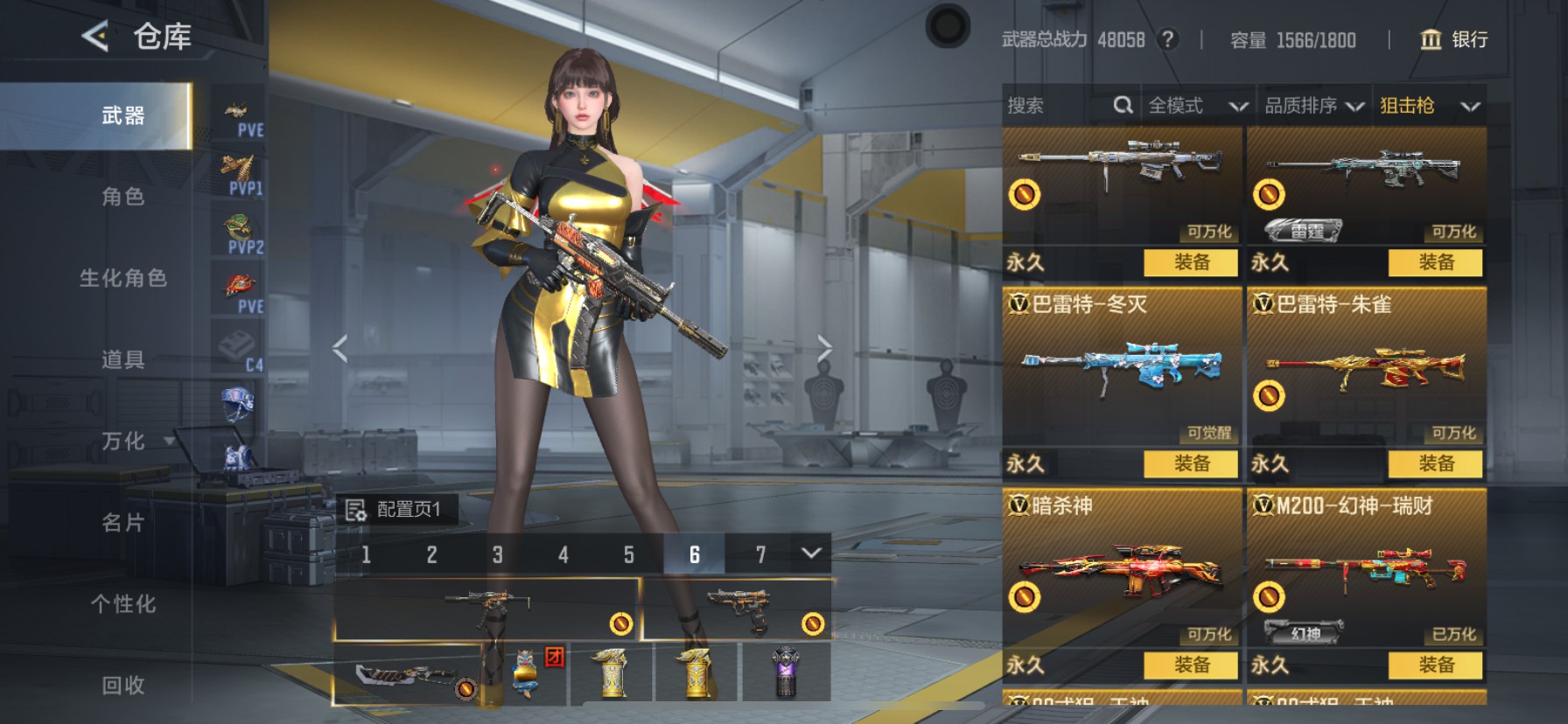Open the 回收 section
This screenshot has height=724, width=1568.
click(x=122, y=686)
